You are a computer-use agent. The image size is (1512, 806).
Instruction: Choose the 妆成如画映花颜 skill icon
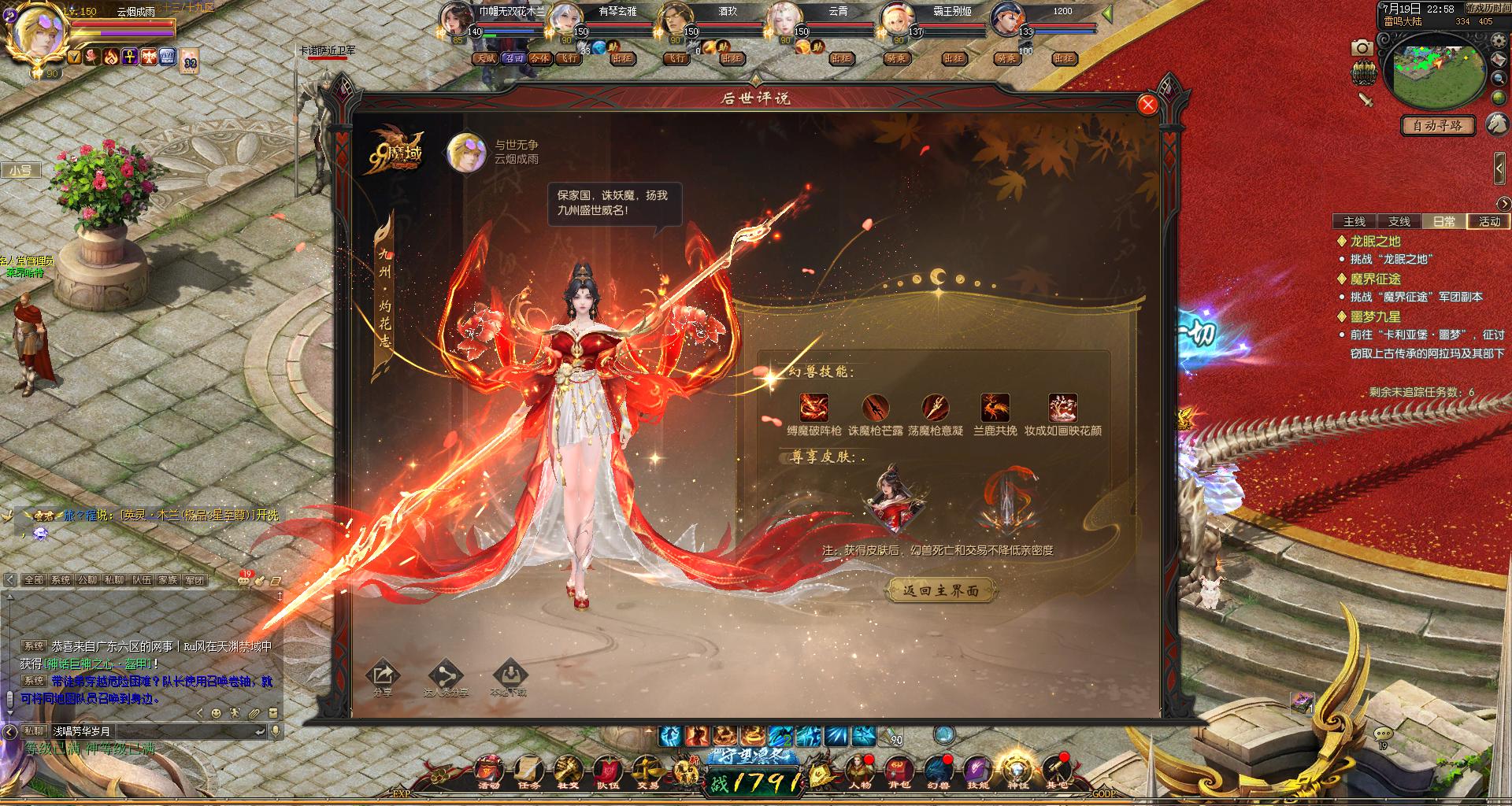click(x=1062, y=408)
